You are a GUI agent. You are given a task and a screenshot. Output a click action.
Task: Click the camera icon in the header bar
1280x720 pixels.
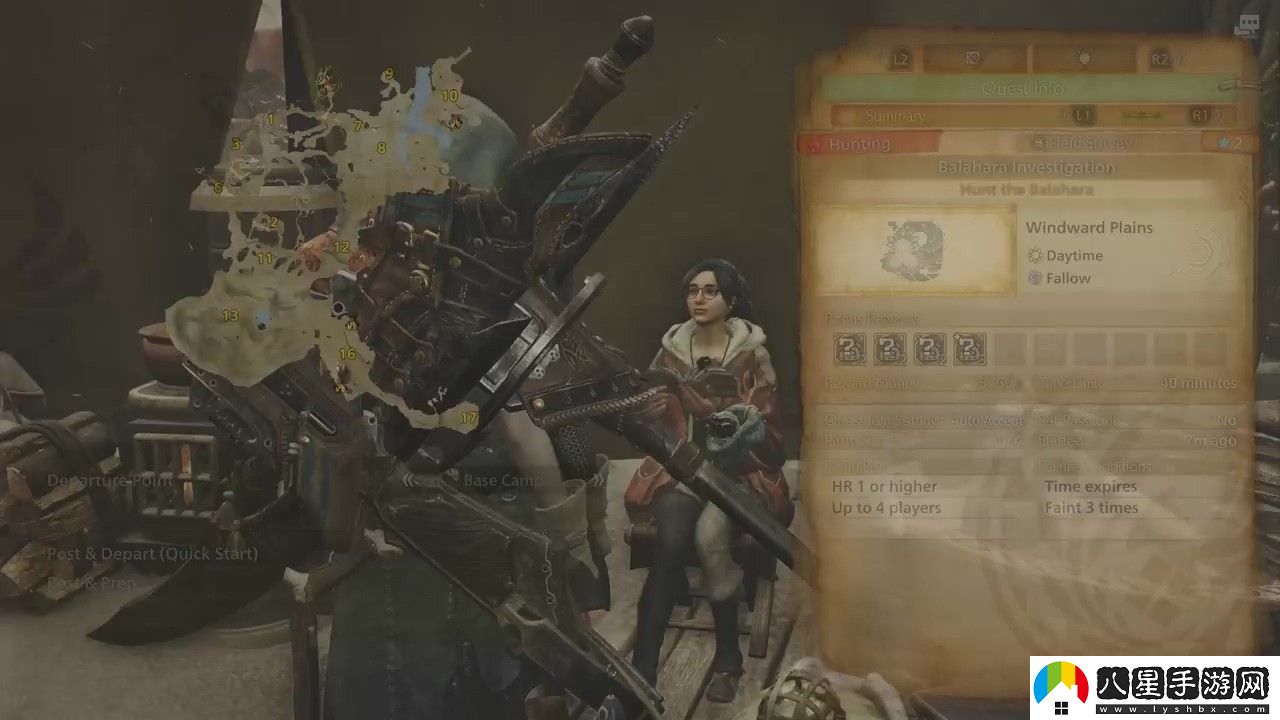[974, 57]
